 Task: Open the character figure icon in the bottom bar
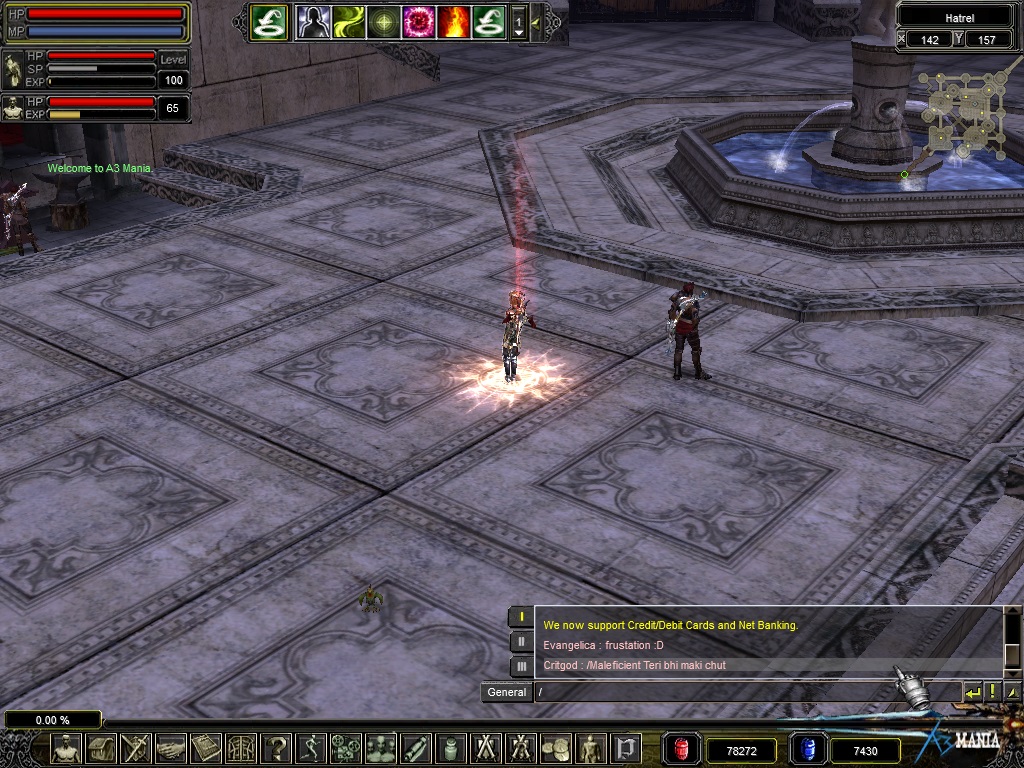(67, 748)
